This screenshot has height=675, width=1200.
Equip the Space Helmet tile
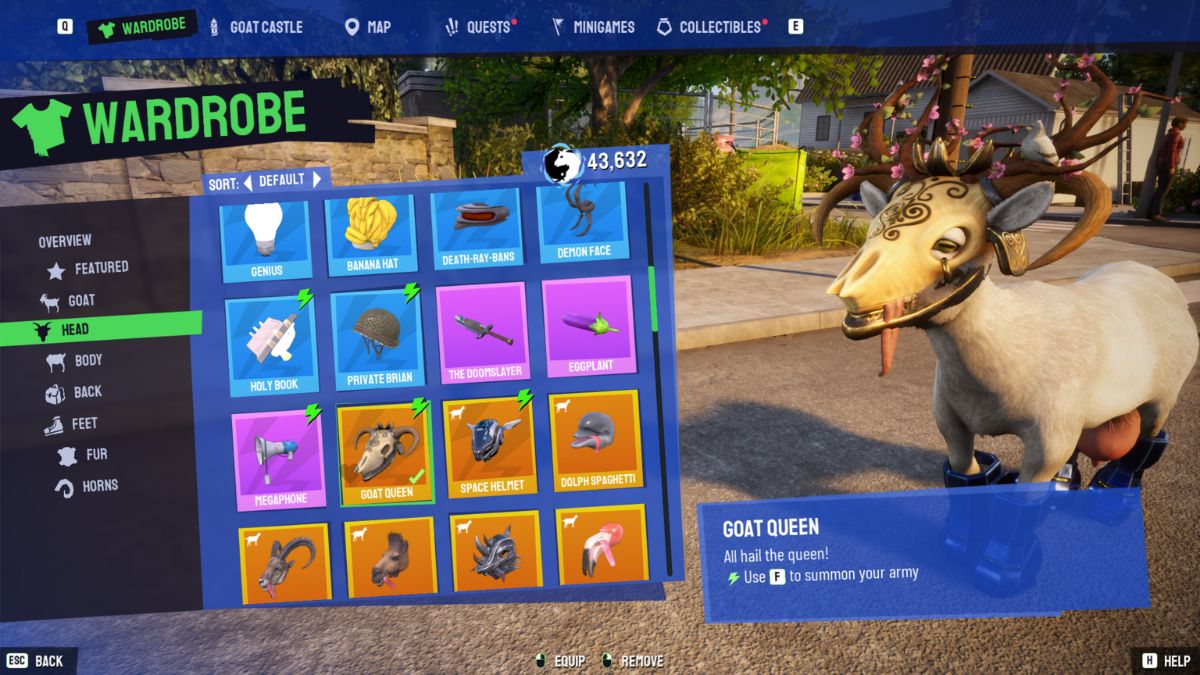(488, 447)
